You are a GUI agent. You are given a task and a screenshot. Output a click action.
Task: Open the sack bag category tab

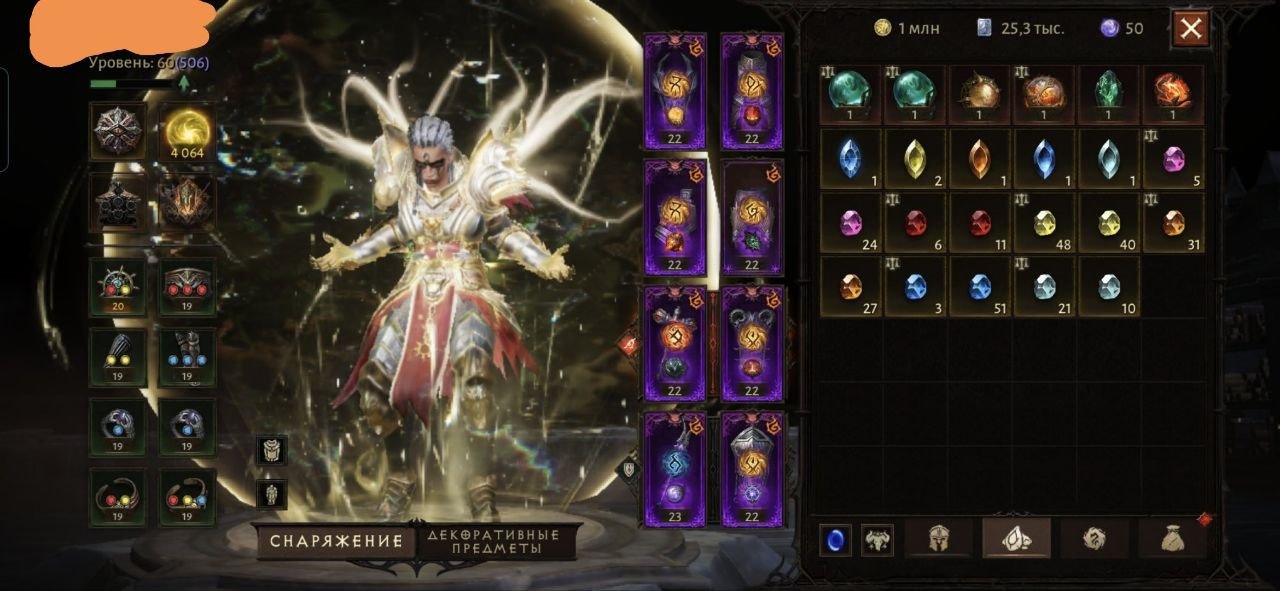click(1172, 538)
